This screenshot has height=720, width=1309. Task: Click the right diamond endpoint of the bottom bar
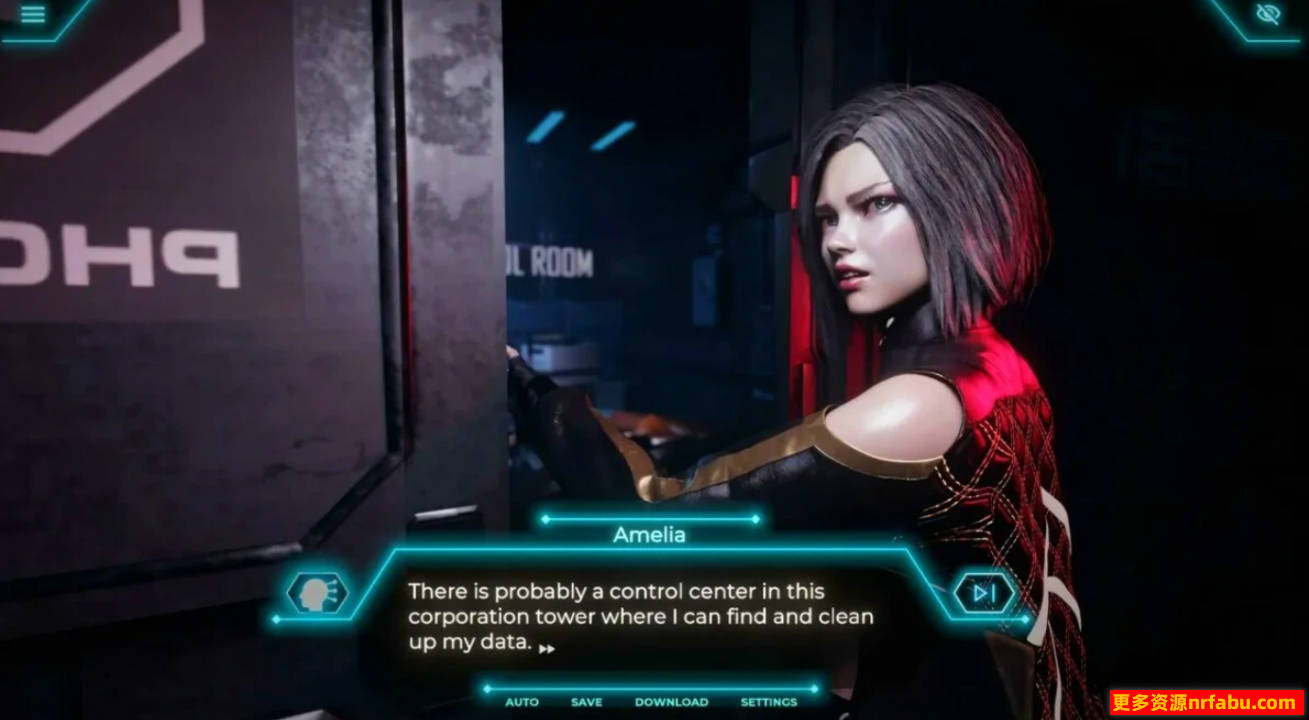click(816, 687)
